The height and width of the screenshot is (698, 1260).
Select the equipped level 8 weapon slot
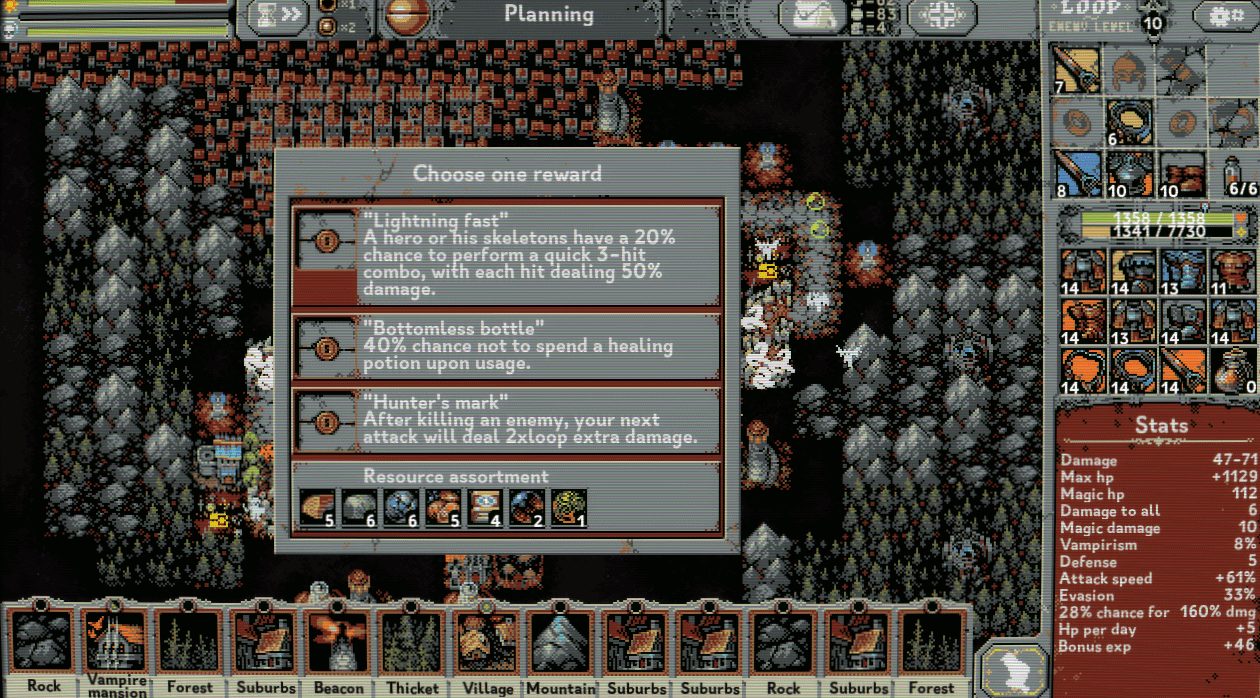(x=1076, y=174)
